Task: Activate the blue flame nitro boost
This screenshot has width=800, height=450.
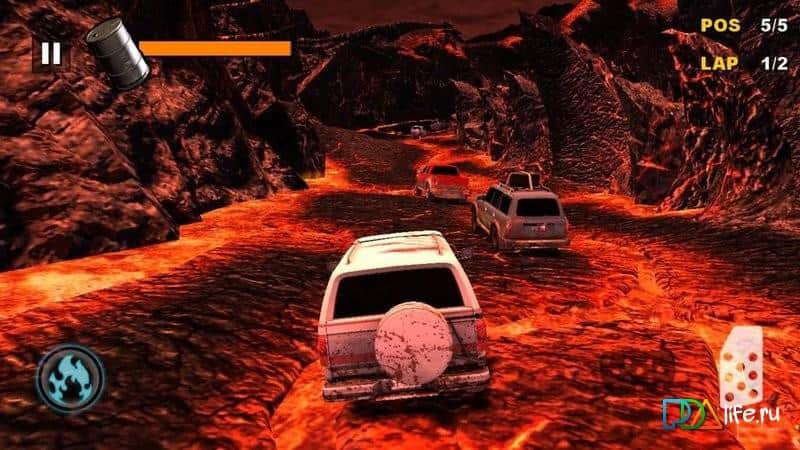Action: (69, 378)
